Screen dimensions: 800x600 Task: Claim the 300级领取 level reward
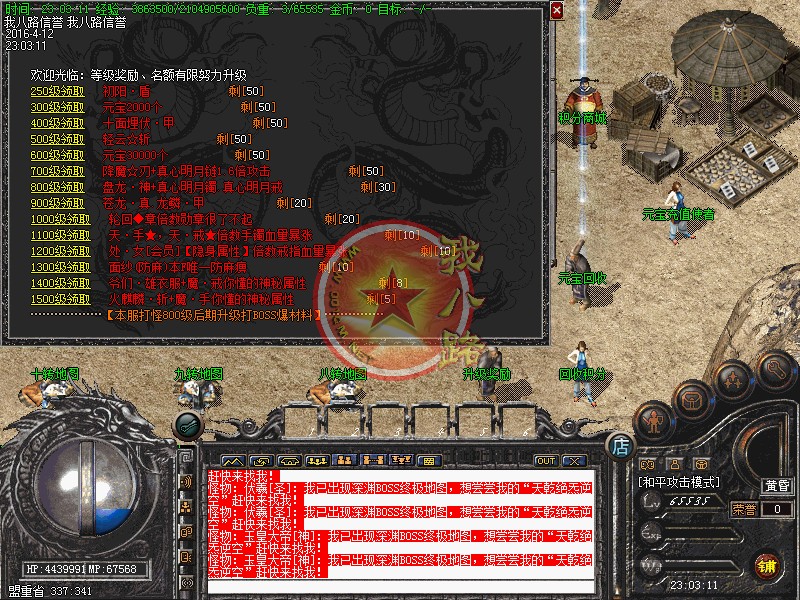point(58,107)
